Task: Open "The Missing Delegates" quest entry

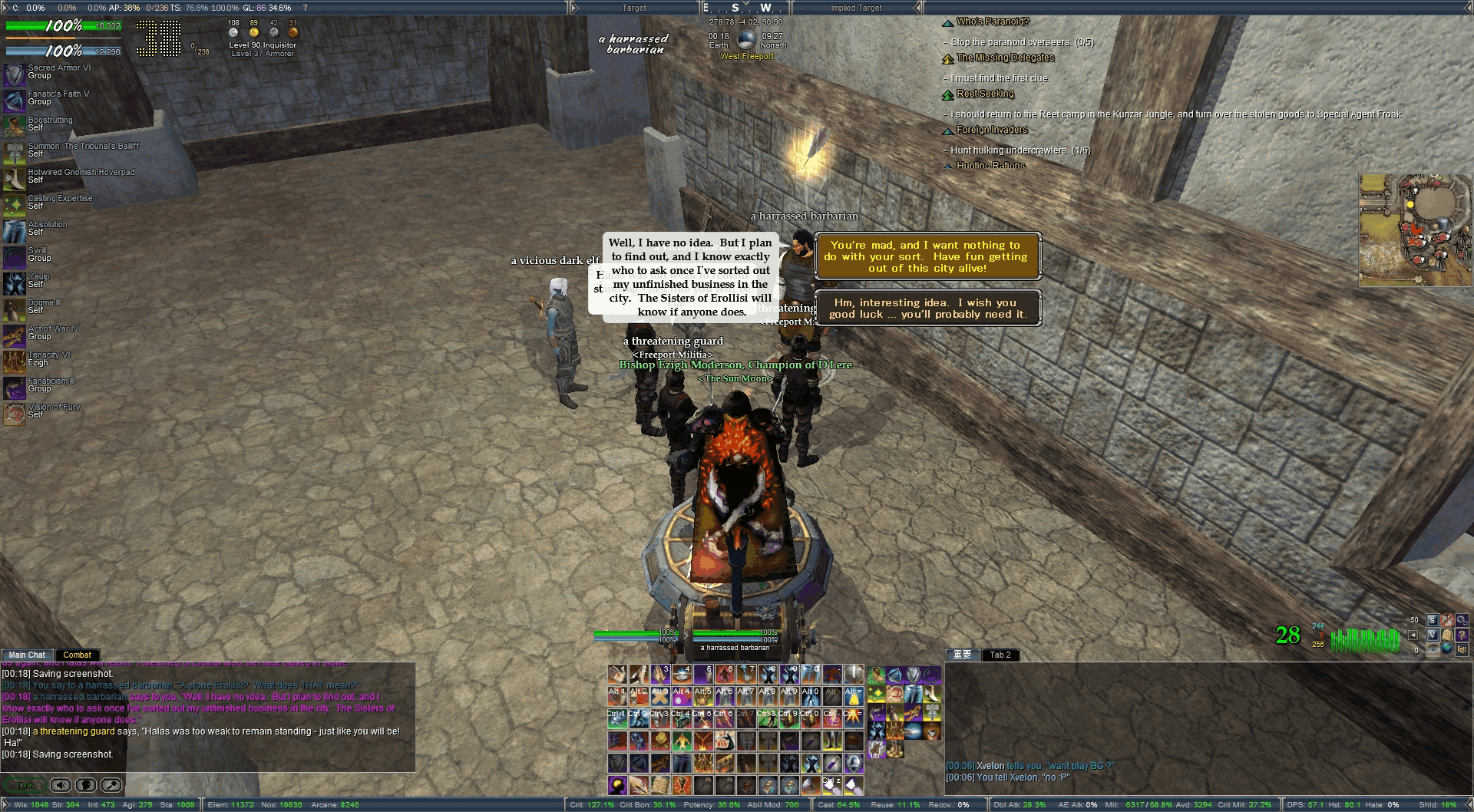Action: pos(1005,58)
